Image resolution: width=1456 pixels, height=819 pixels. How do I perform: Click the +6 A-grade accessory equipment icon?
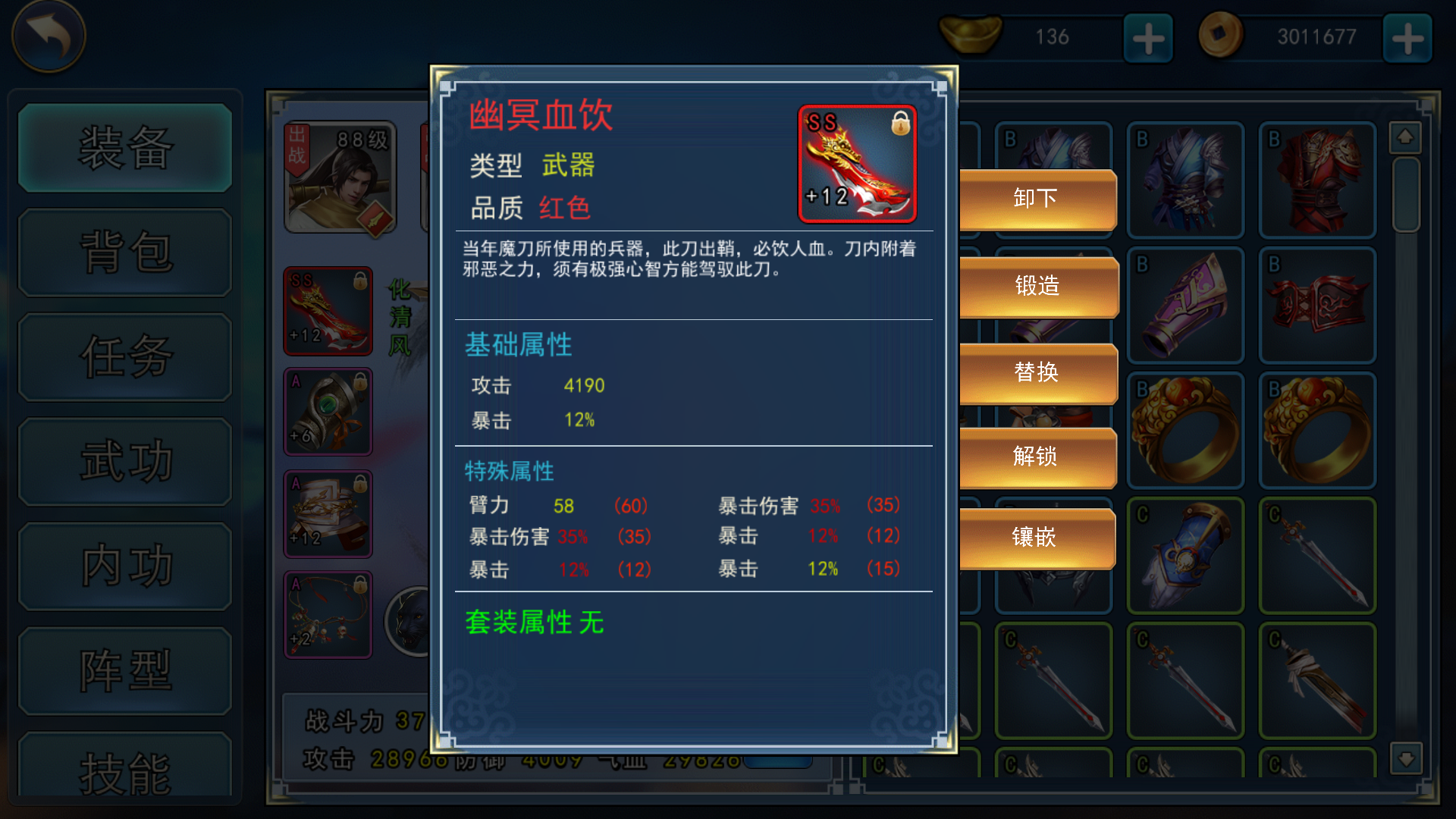pos(328,412)
